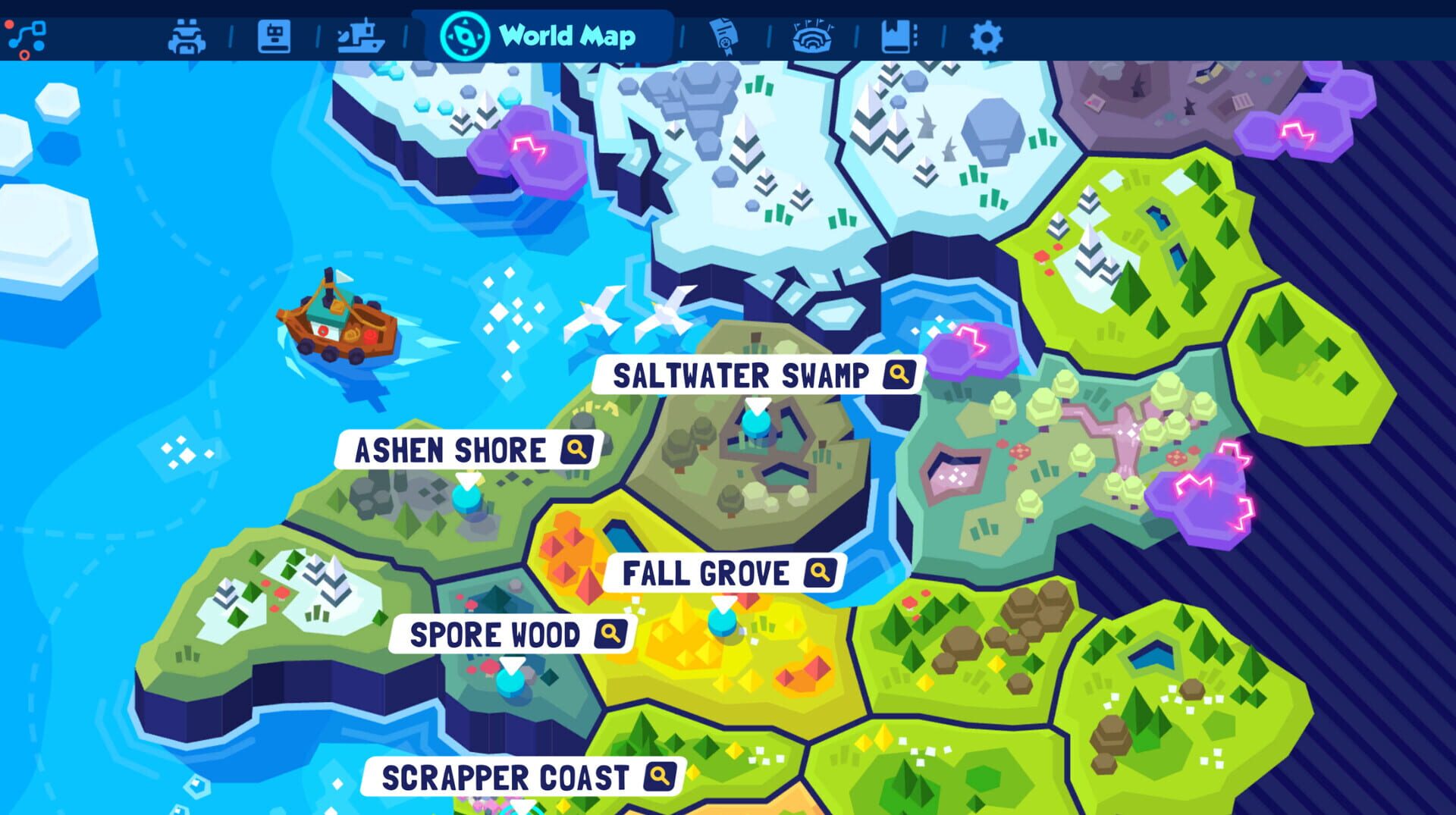This screenshot has width=1456, height=815.
Task: Open the robot codex icon in the toolbar
Action: [275, 36]
